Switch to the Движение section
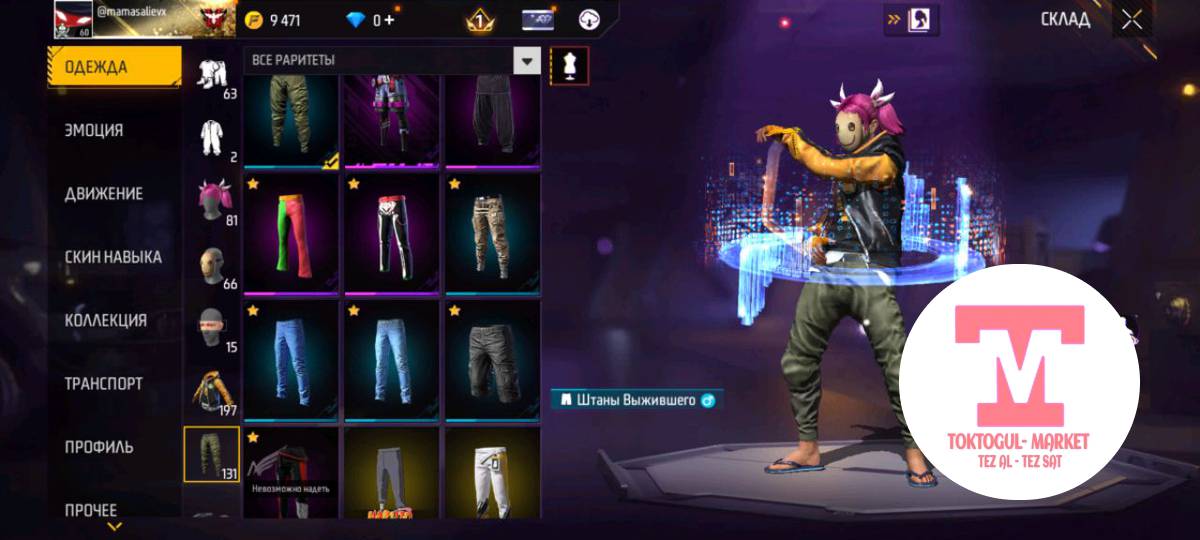This screenshot has width=1200, height=540. click(x=104, y=194)
